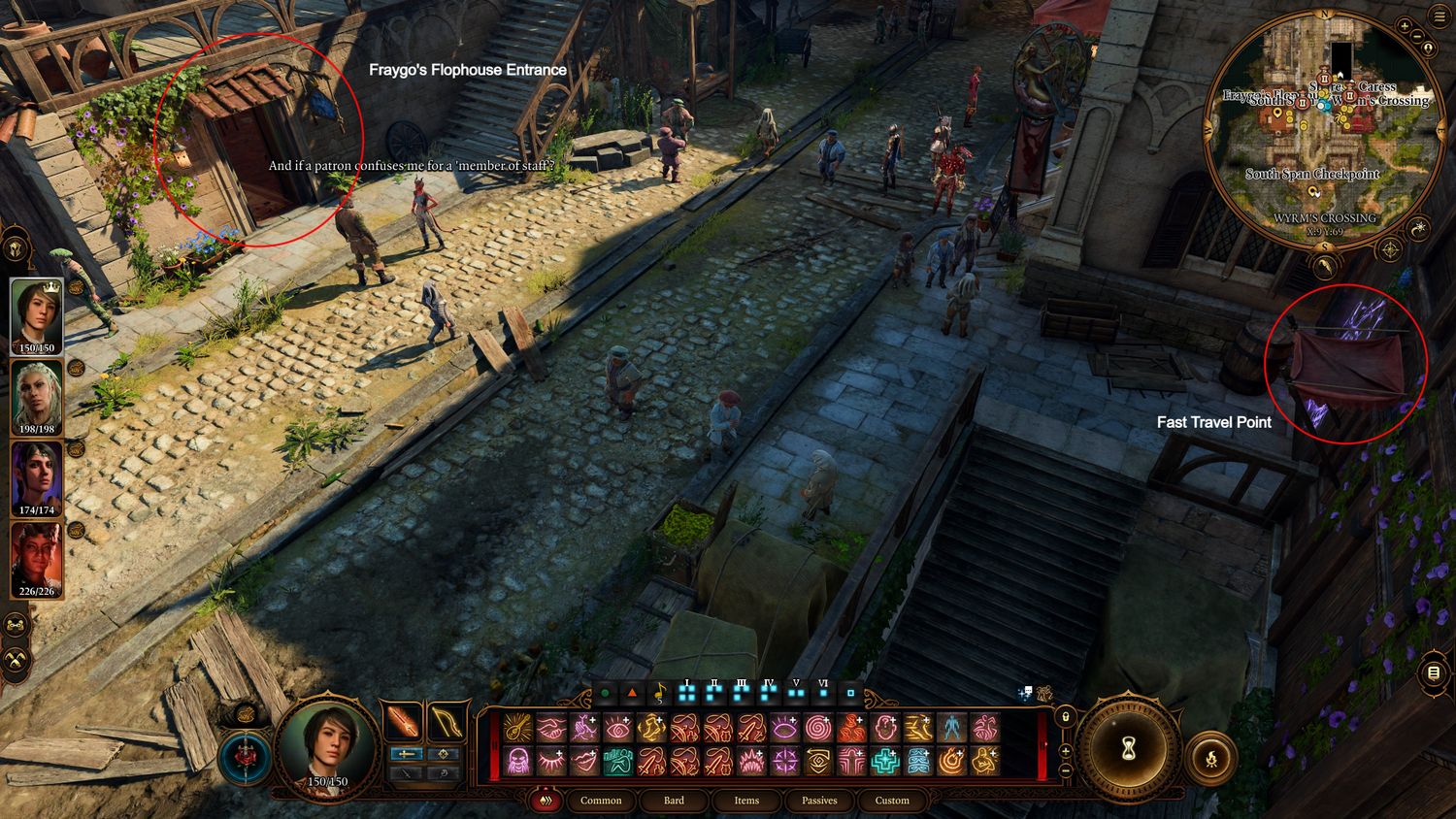Image resolution: width=1456 pixels, height=819 pixels.
Task: Open the journal icon at right edge
Action: coord(1434,672)
